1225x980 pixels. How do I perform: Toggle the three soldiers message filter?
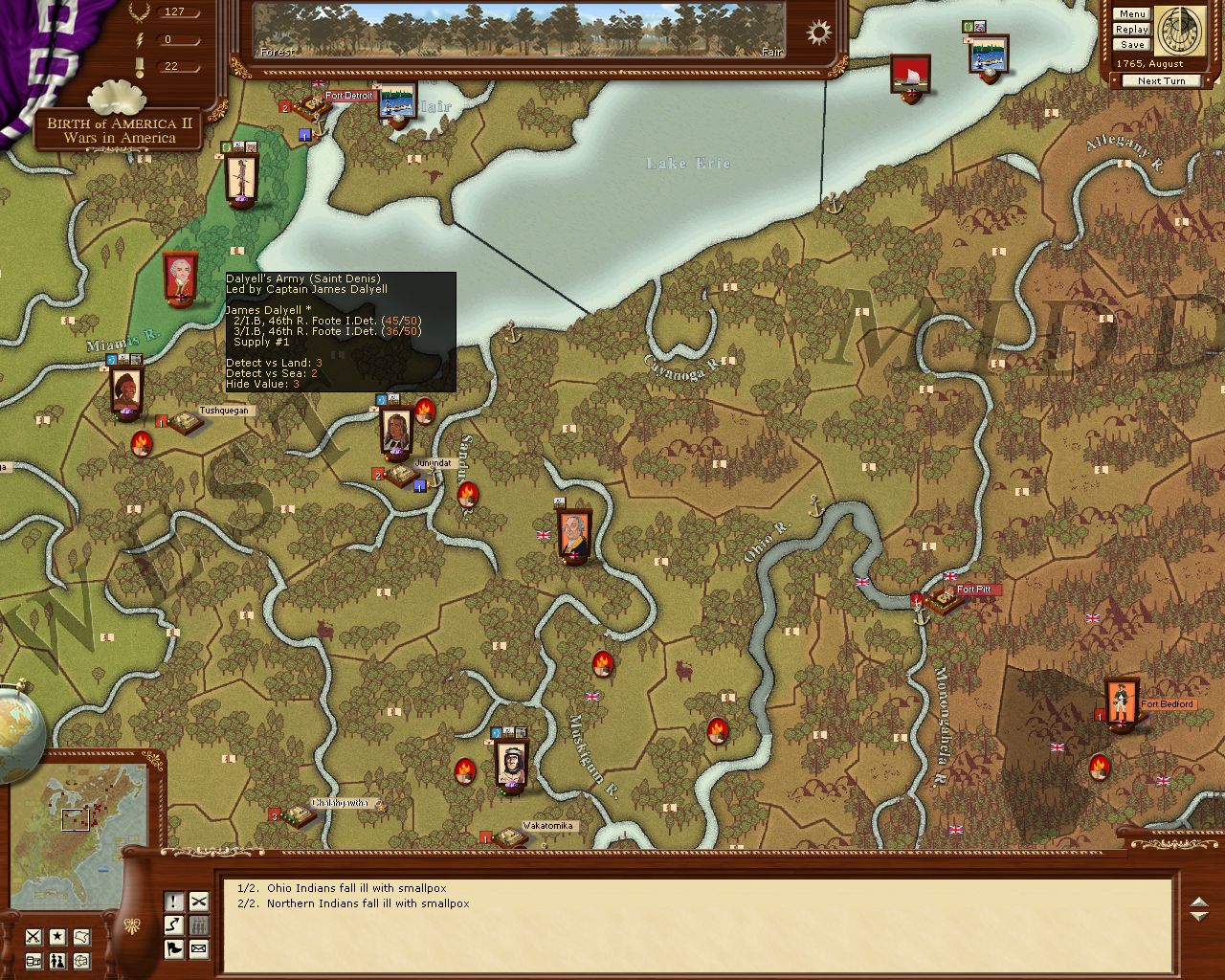tap(198, 925)
